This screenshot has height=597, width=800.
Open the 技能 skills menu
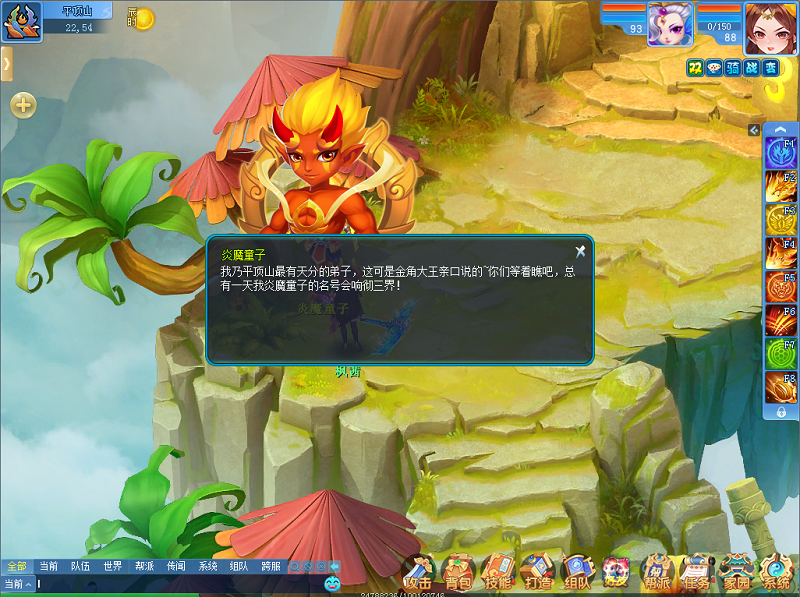point(497,573)
